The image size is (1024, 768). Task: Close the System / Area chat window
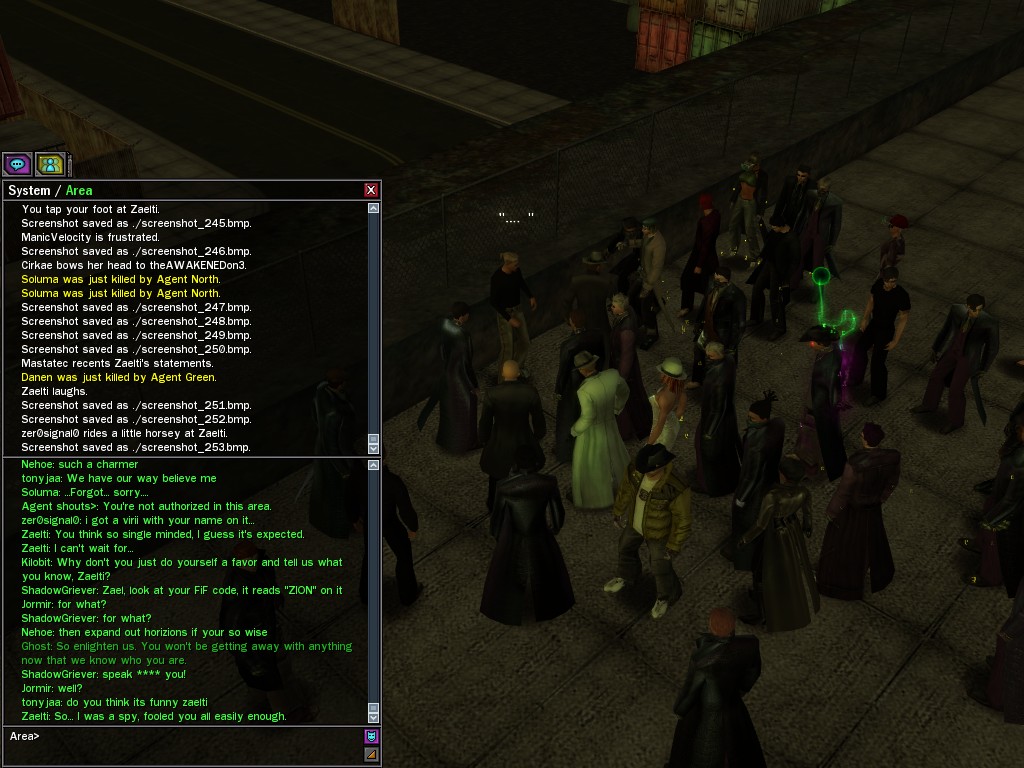click(x=371, y=190)
